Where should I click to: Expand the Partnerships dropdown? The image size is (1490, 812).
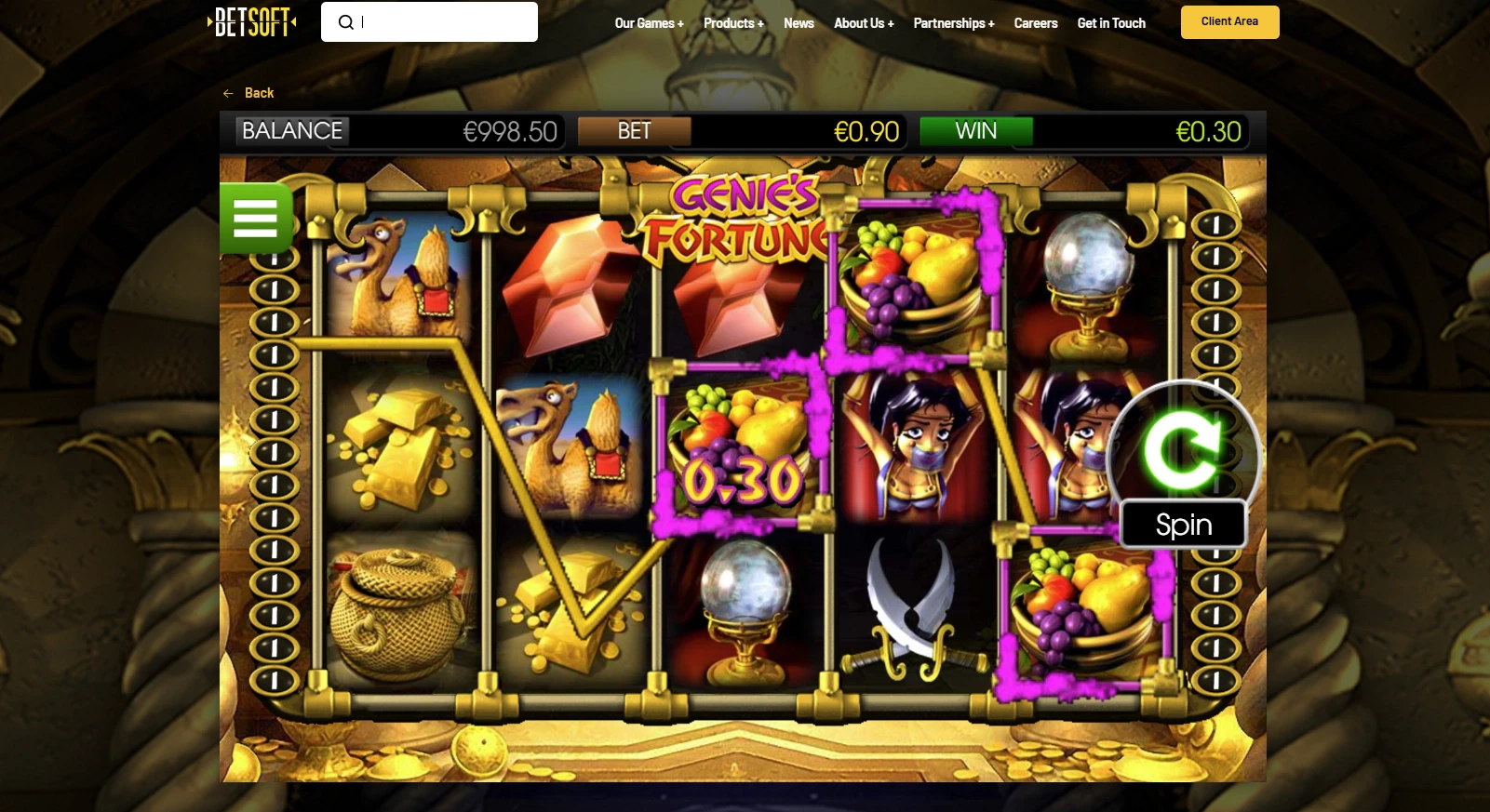(x=954, y=23)
